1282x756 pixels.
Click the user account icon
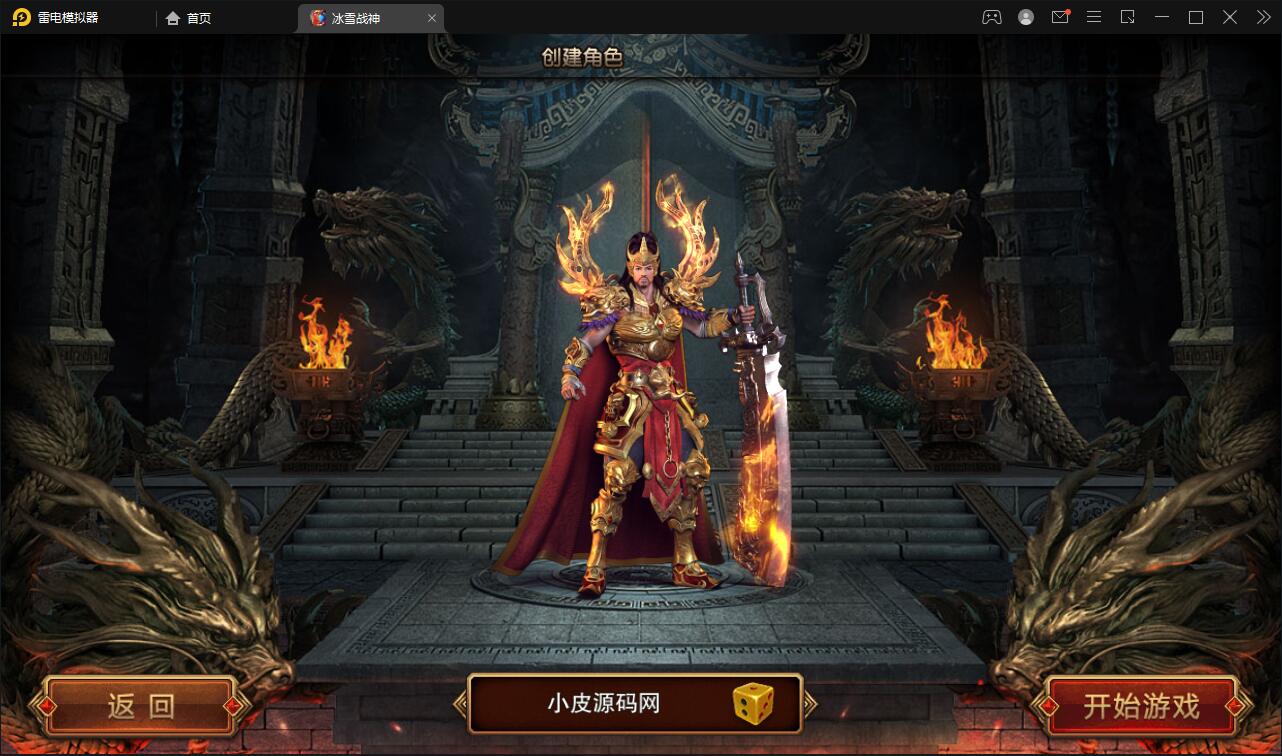tap(1026, 17)
